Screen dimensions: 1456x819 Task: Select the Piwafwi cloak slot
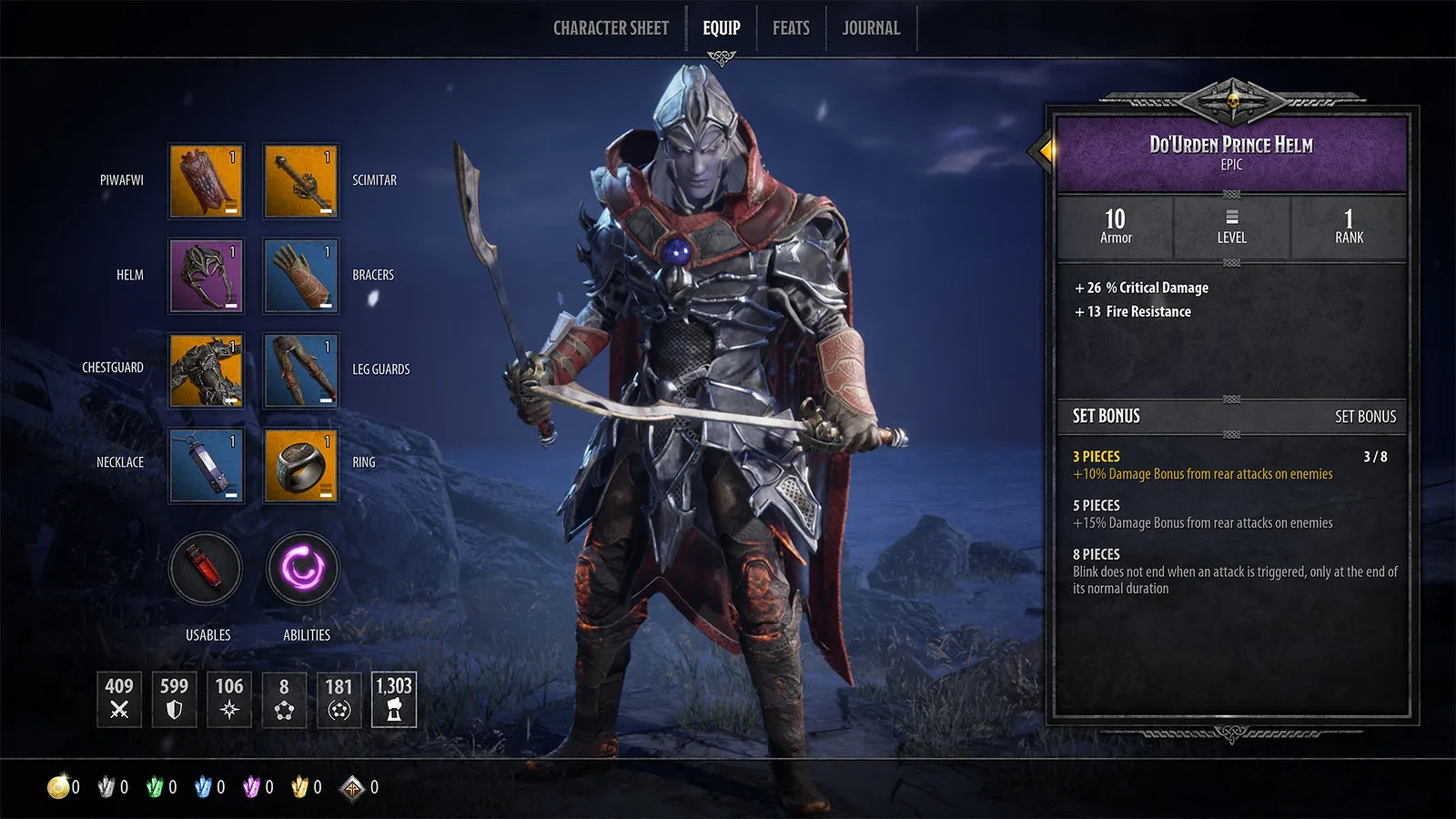click(207, 181)
